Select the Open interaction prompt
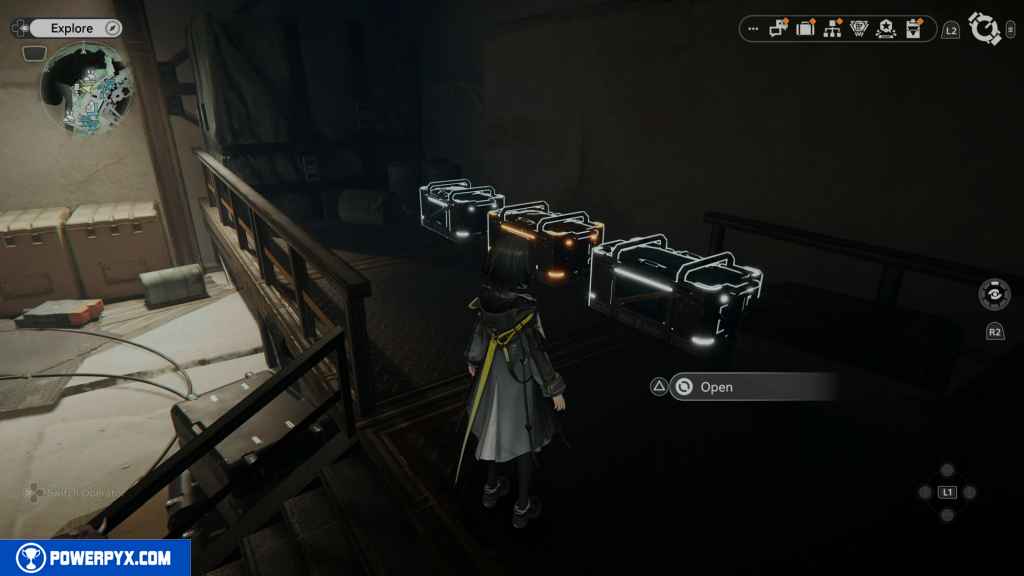Image resolution: width=1024 pixels, height=576 pixels. (716, 387)
